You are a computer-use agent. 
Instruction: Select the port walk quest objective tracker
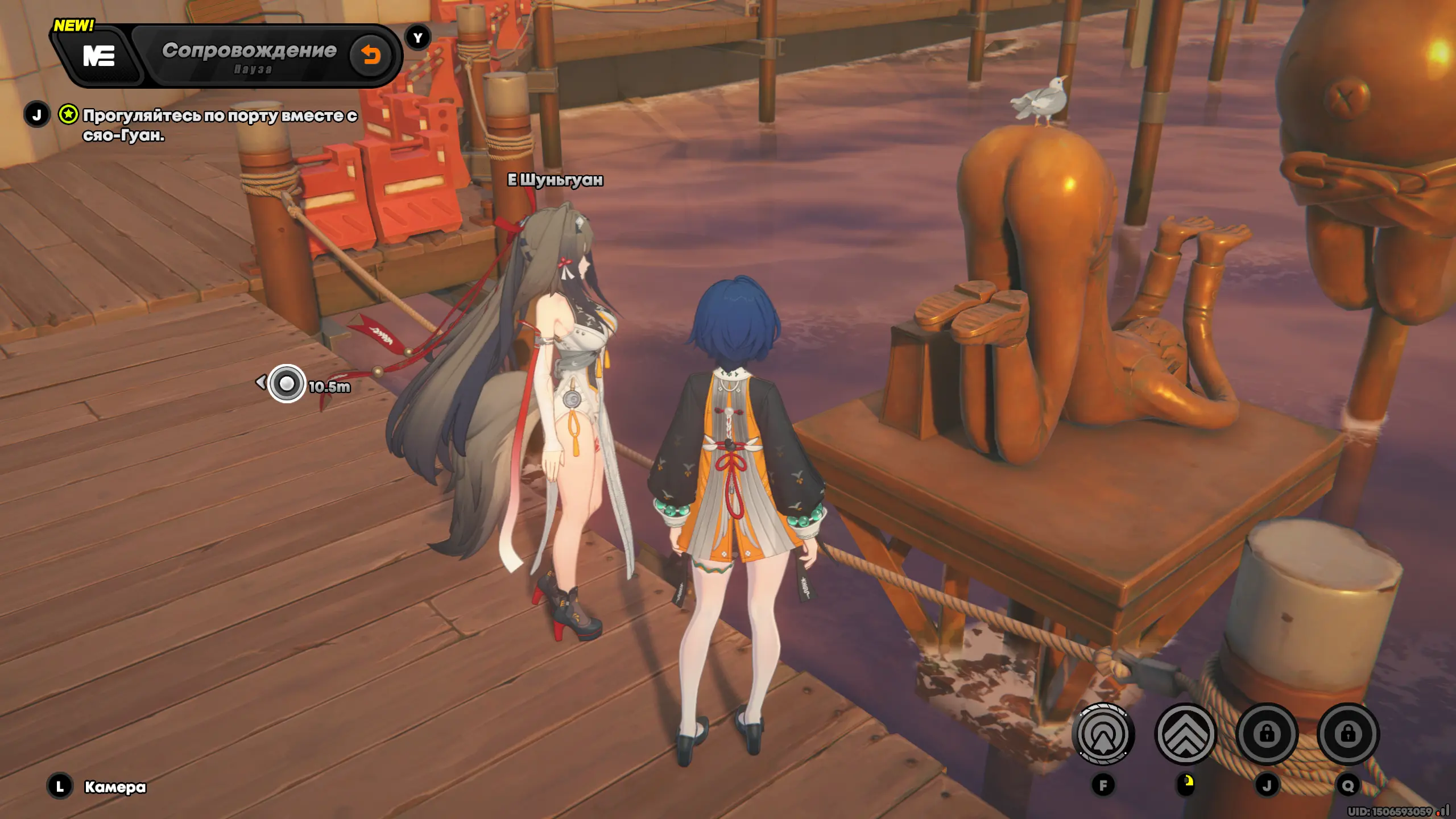pos(220,125)
